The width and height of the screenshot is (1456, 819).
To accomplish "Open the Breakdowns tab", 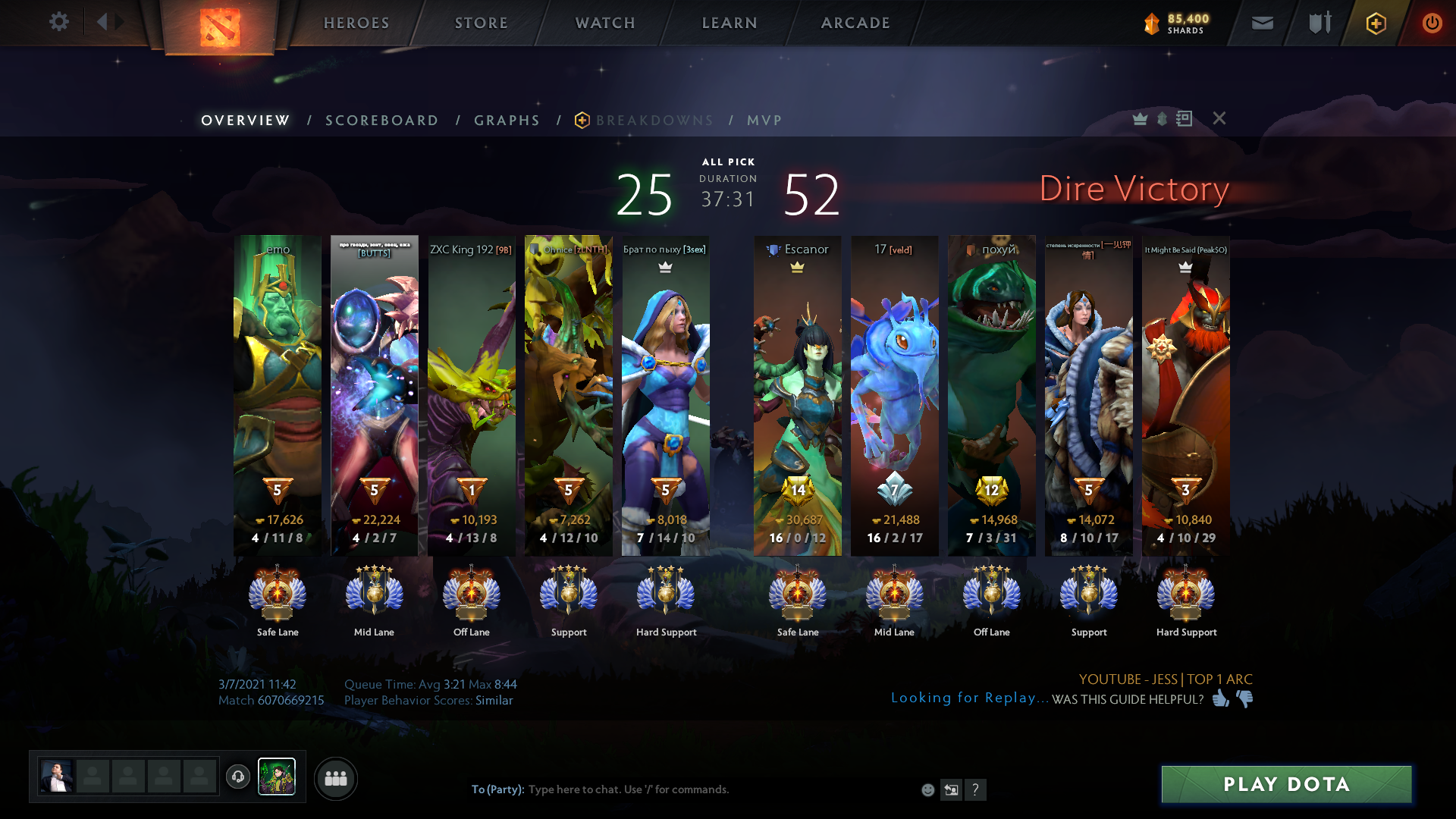I will (x=654, y=121).
